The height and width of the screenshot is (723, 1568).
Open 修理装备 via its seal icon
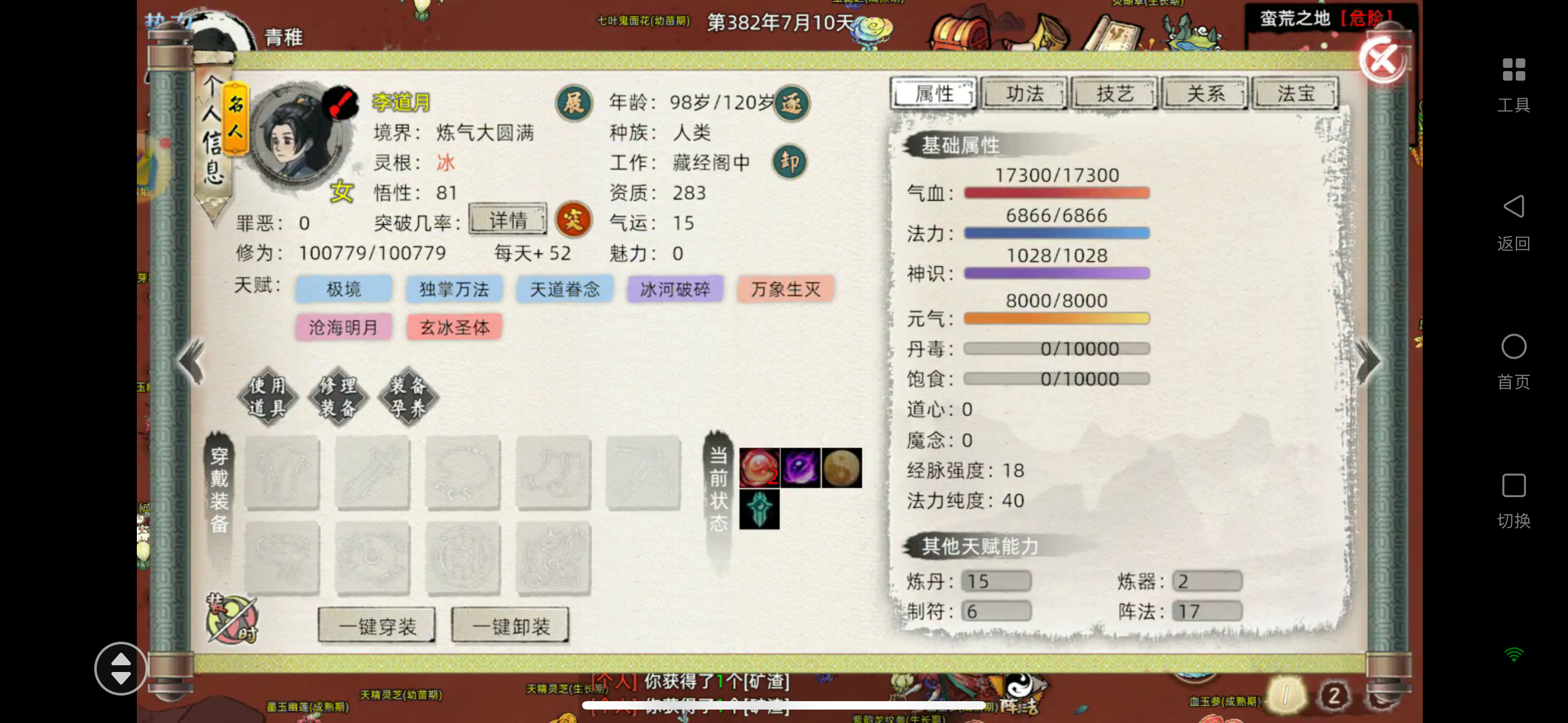click(x=337, y=397)
